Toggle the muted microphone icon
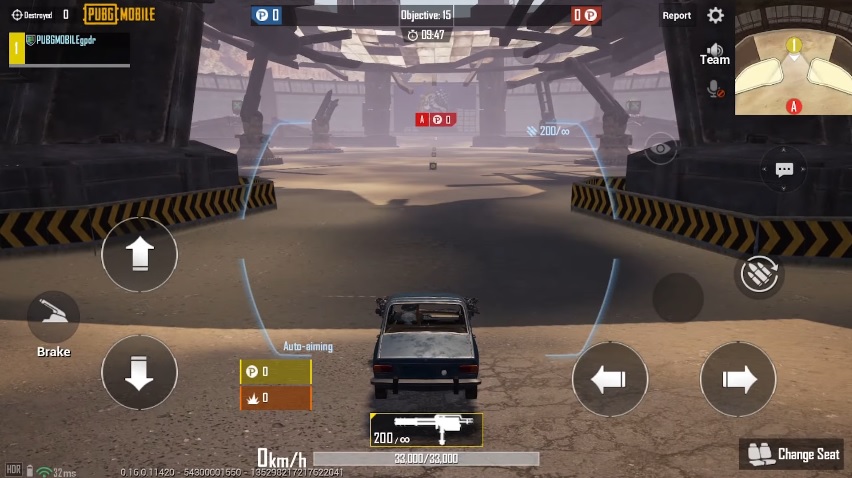Screen dimensions: 852x478 click(x=715, y=89)
